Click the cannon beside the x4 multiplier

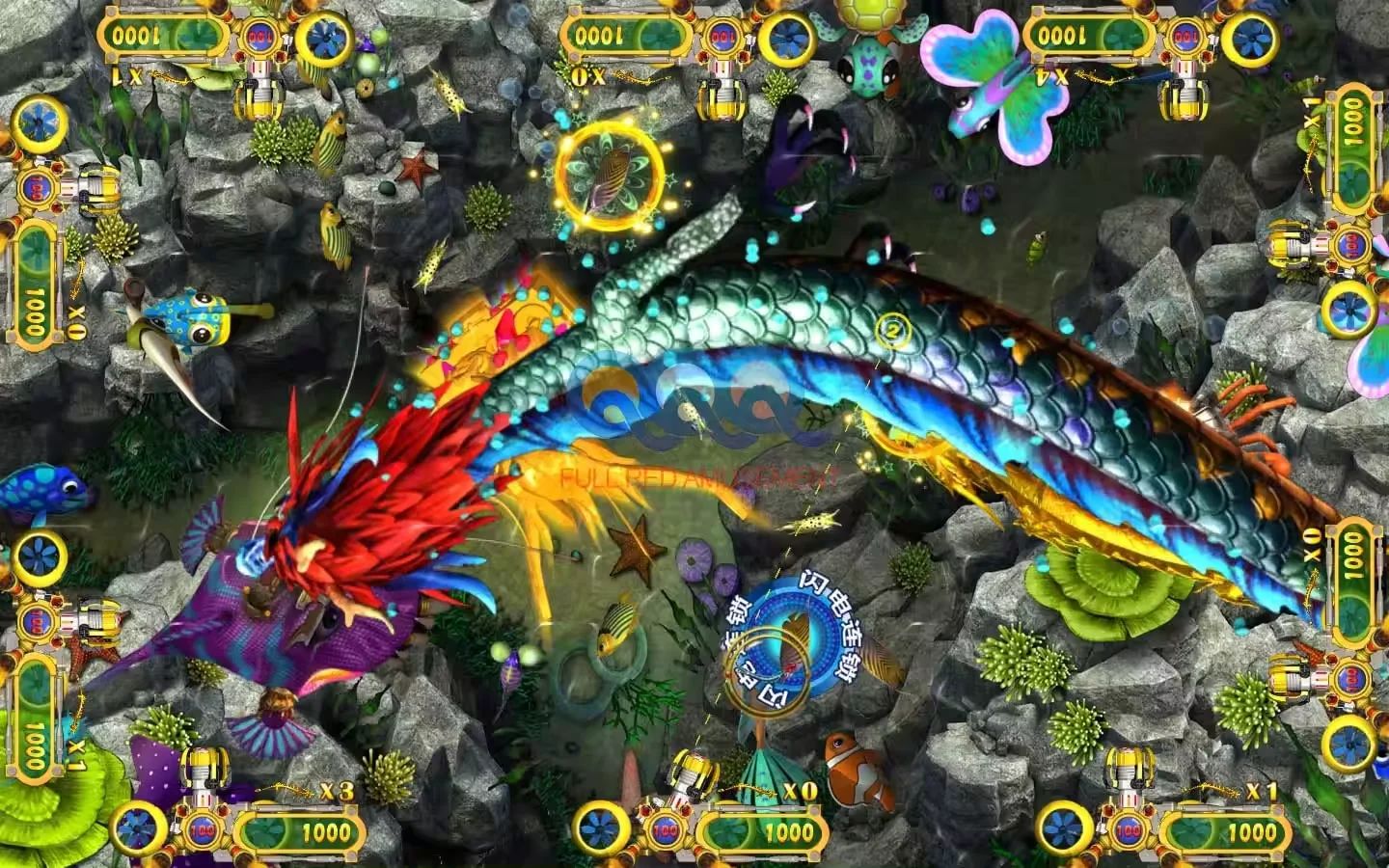tap(1186, 92)
